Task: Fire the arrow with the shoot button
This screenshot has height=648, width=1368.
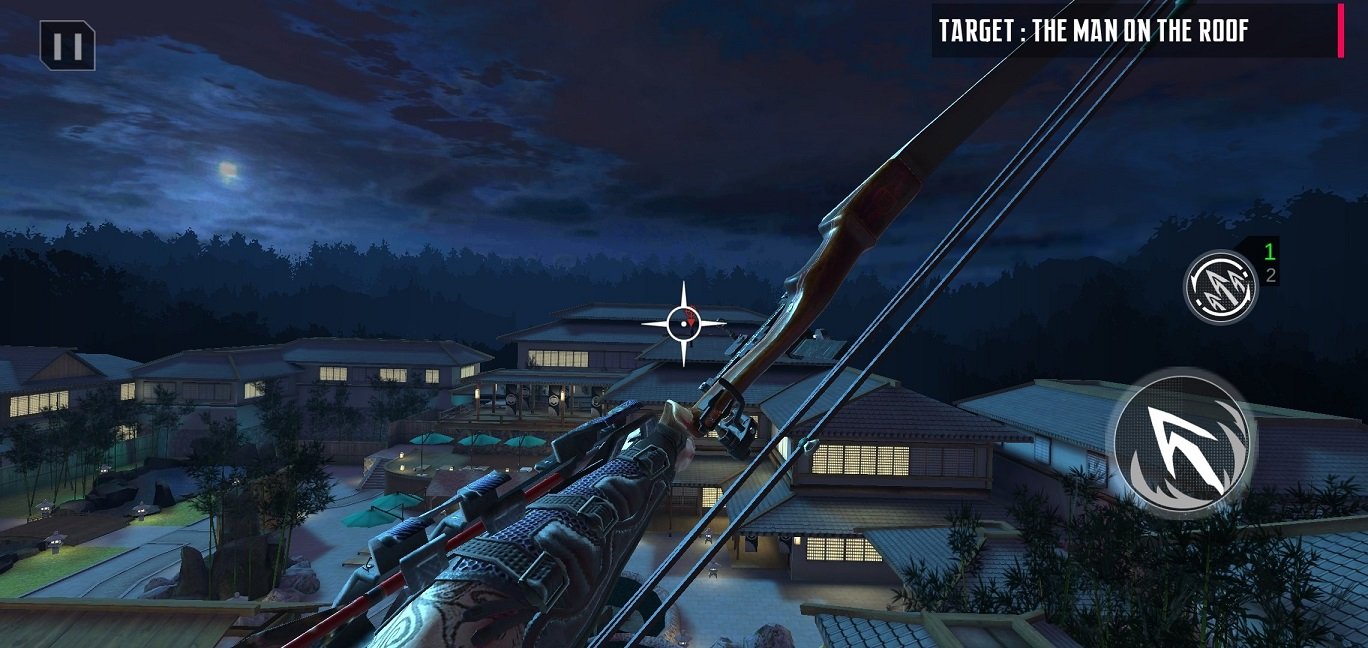Action: pyautogui.click(x=1183, y=441)
